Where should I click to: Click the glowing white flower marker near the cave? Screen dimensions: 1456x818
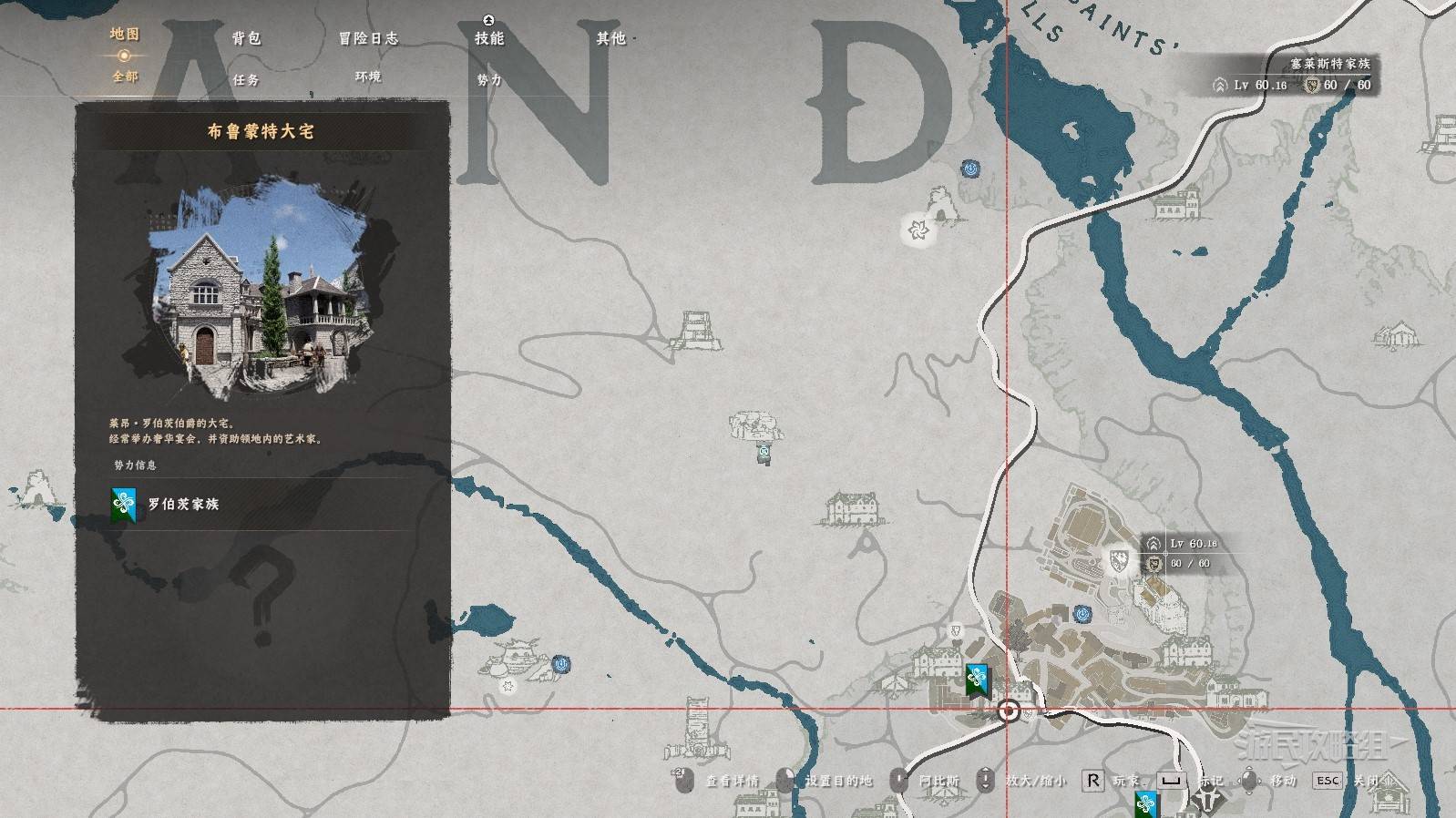coord(917,230)
